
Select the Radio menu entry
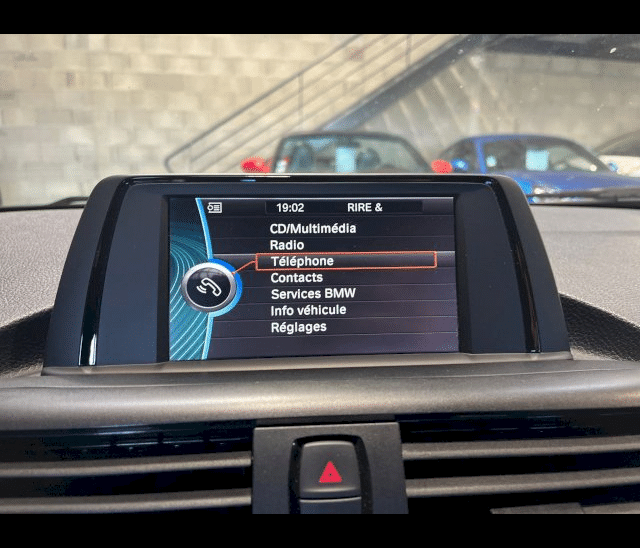click(287, 245)
